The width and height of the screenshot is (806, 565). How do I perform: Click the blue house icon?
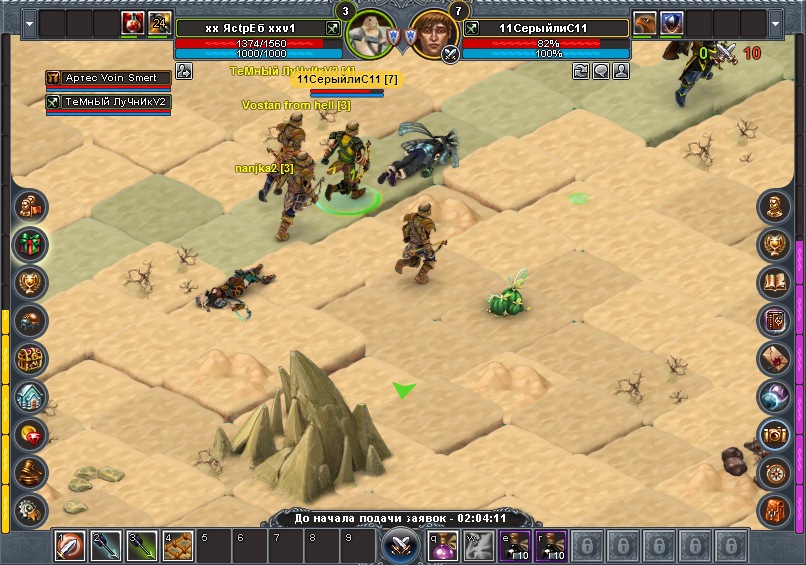point(31,396)
